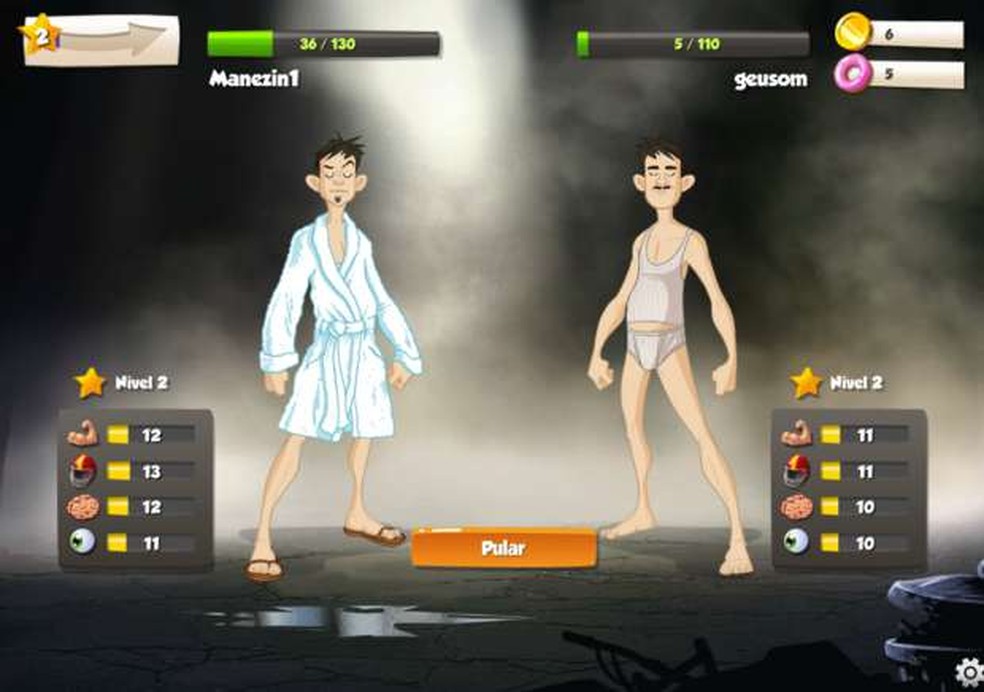Click the orange Pular button
The width and height of the screenshot is (984, 692).
pos(504,548)
